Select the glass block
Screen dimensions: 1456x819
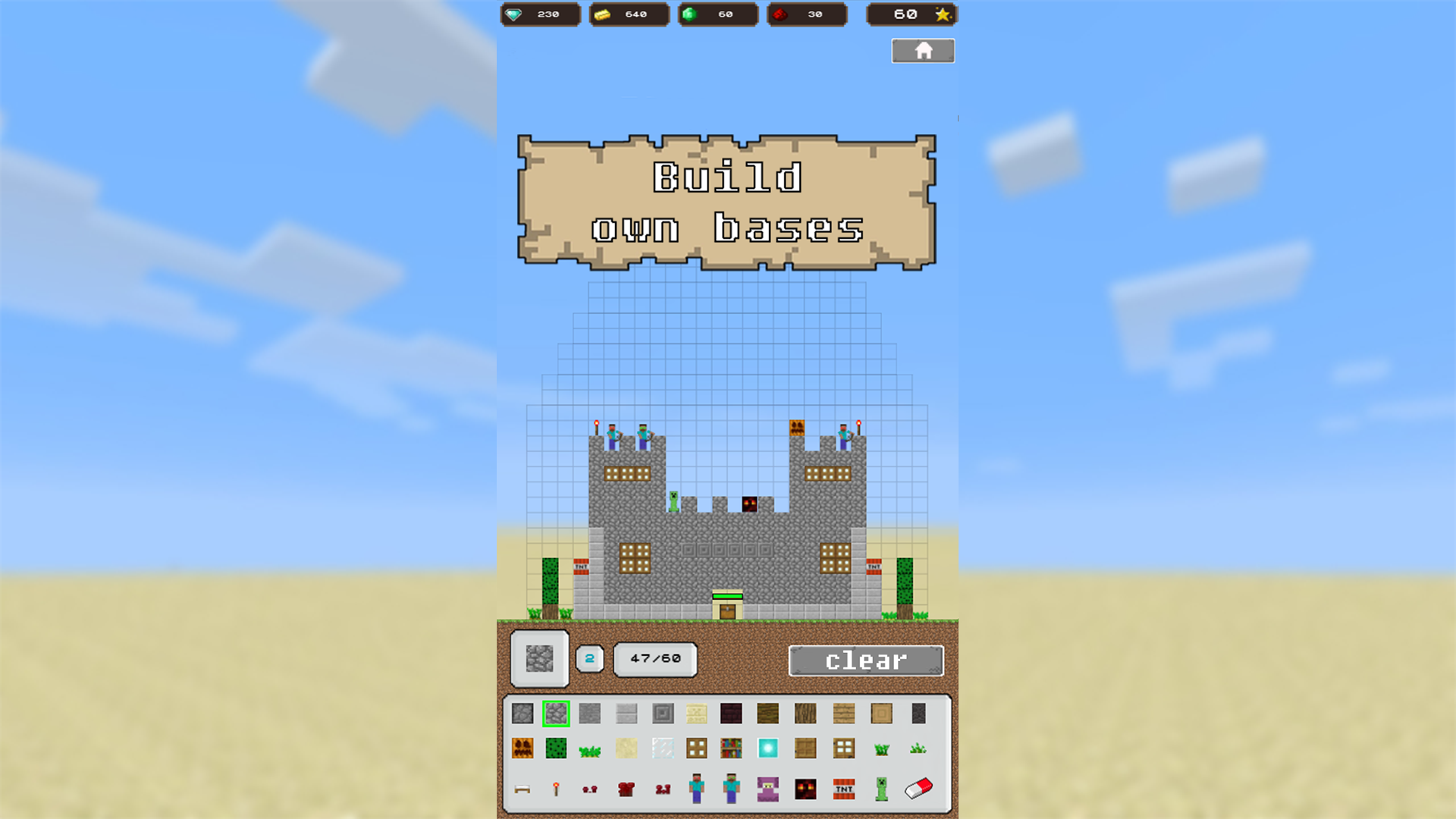click(x=663, y=748)
